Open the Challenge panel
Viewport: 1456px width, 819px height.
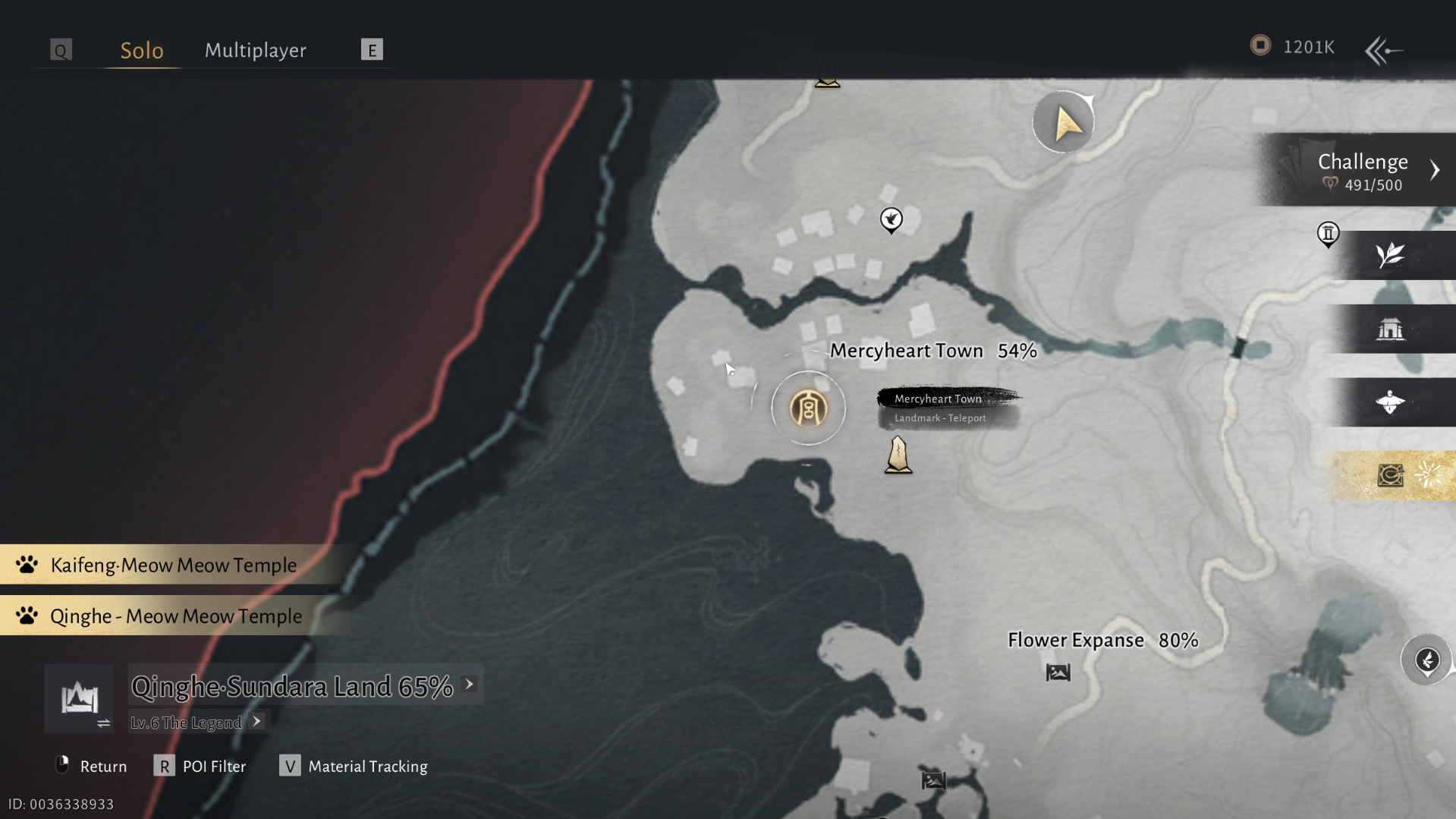pyautogui.click(x=1362, y=171)
